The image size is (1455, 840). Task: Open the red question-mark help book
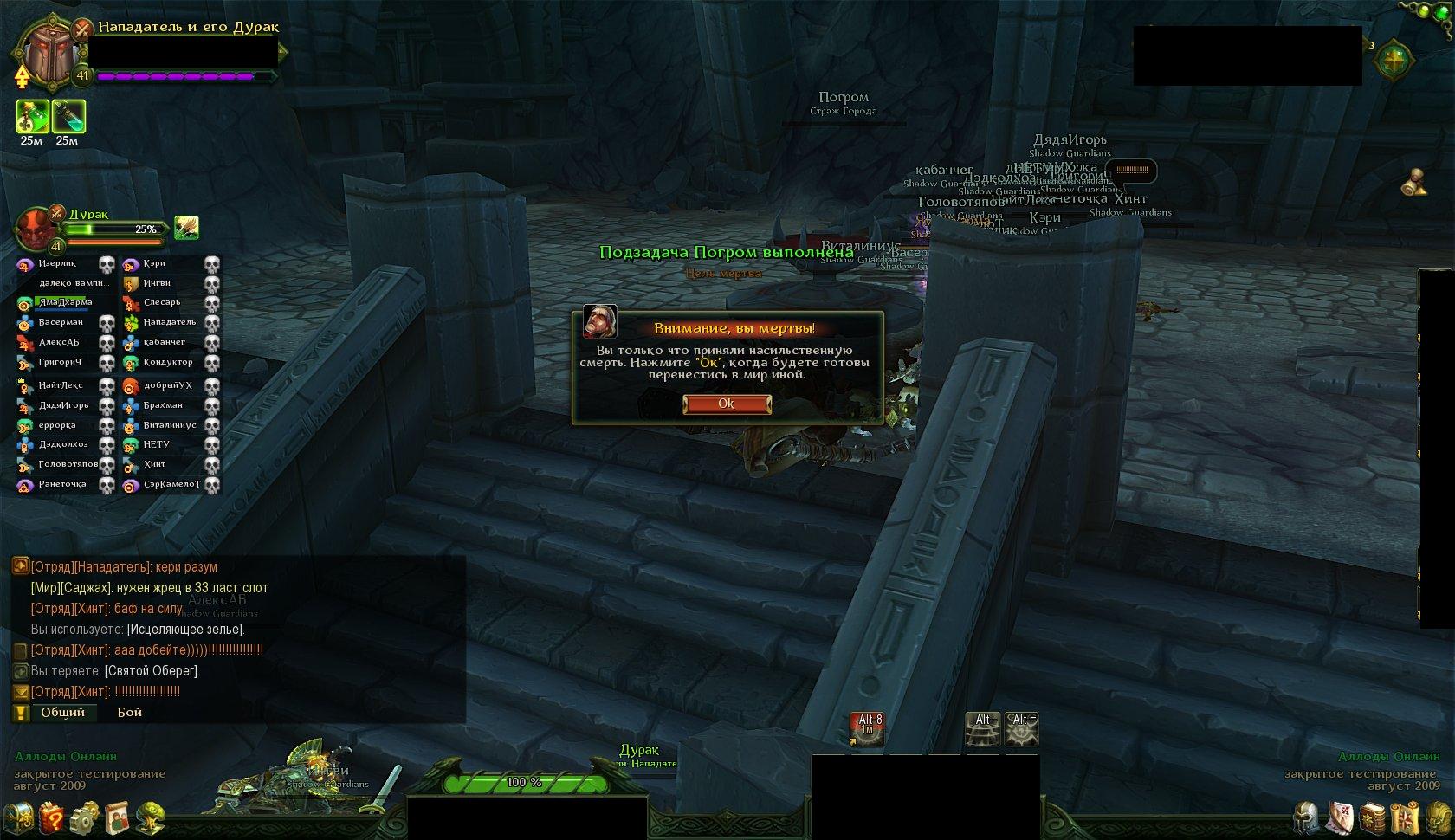point(51,817)
